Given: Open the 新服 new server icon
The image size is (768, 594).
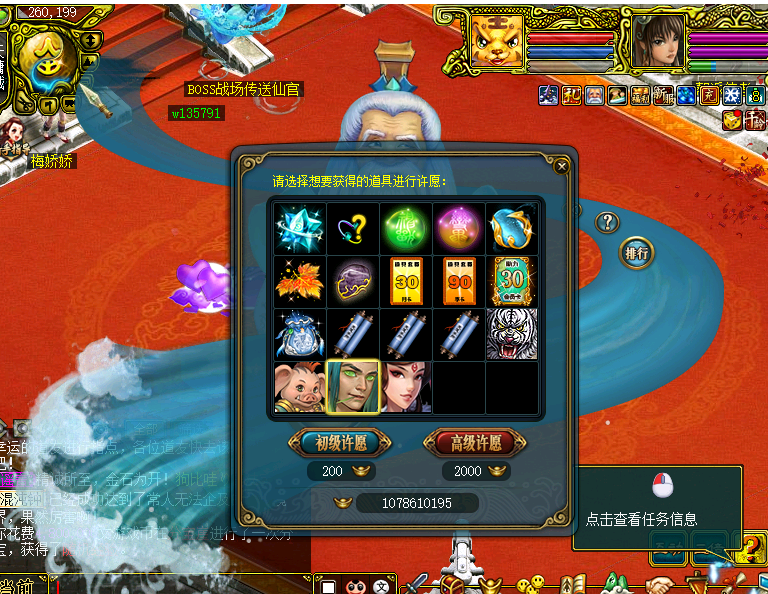Looking at the screenshot, I should point(663,96).
